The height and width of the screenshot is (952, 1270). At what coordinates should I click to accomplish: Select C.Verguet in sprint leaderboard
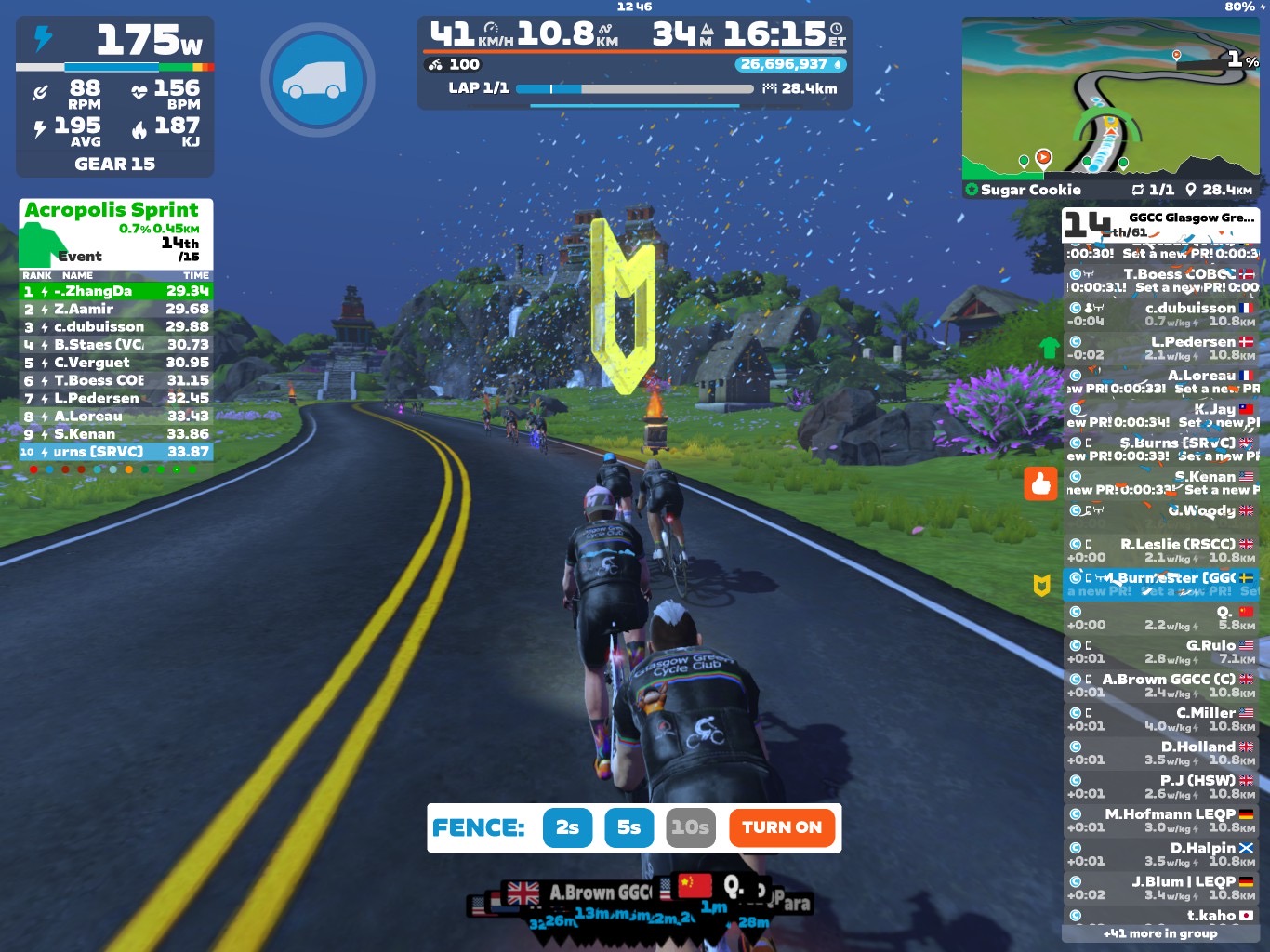point(116,363)
